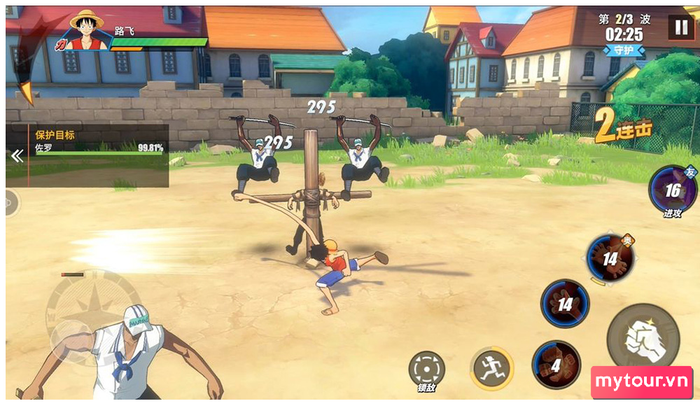Use the fist skill showing cooldown 4
The height and width of the screenshot is (408, 700).
[555, 364]
